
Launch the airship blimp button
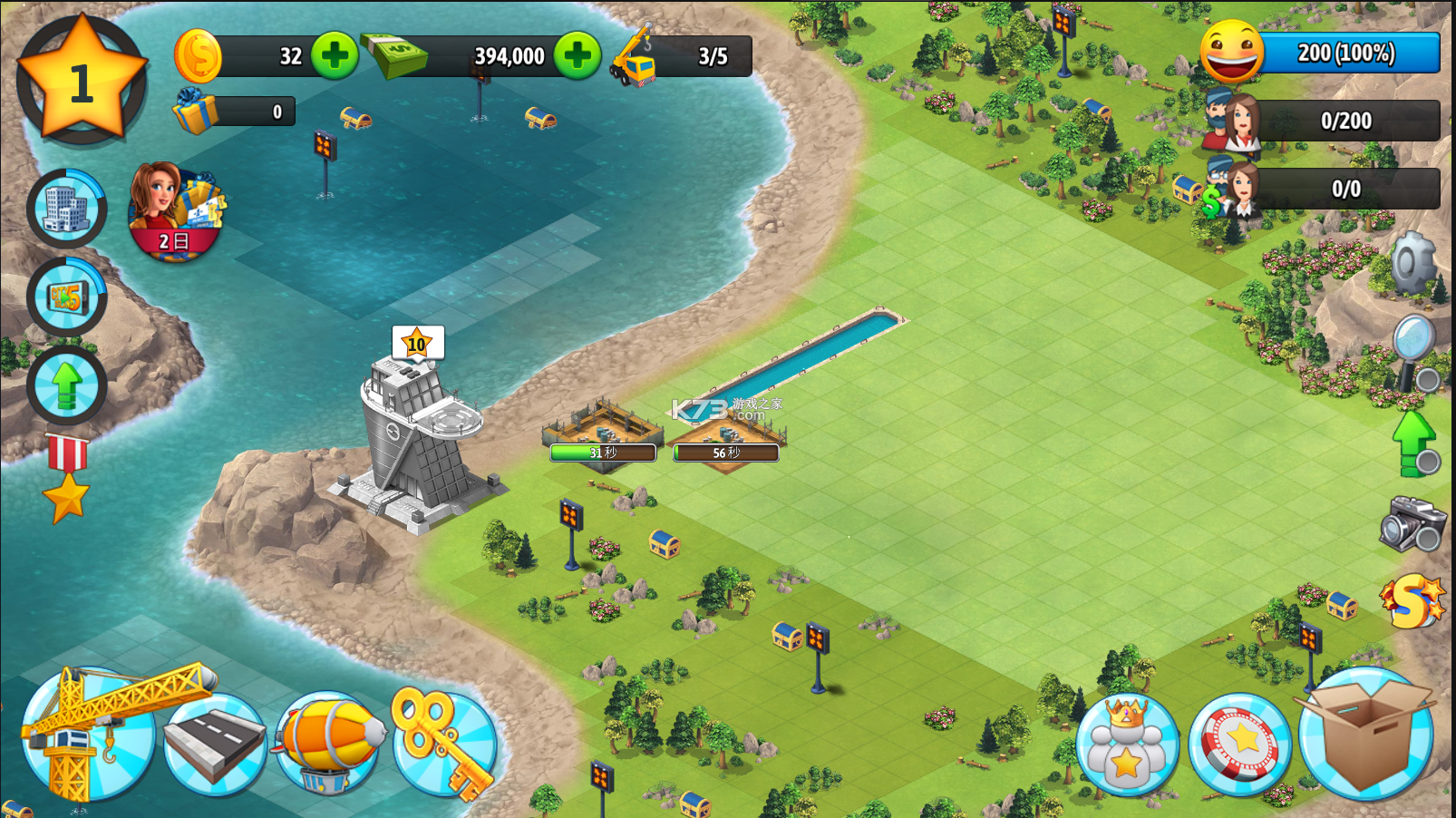click(x=328, y=742)
